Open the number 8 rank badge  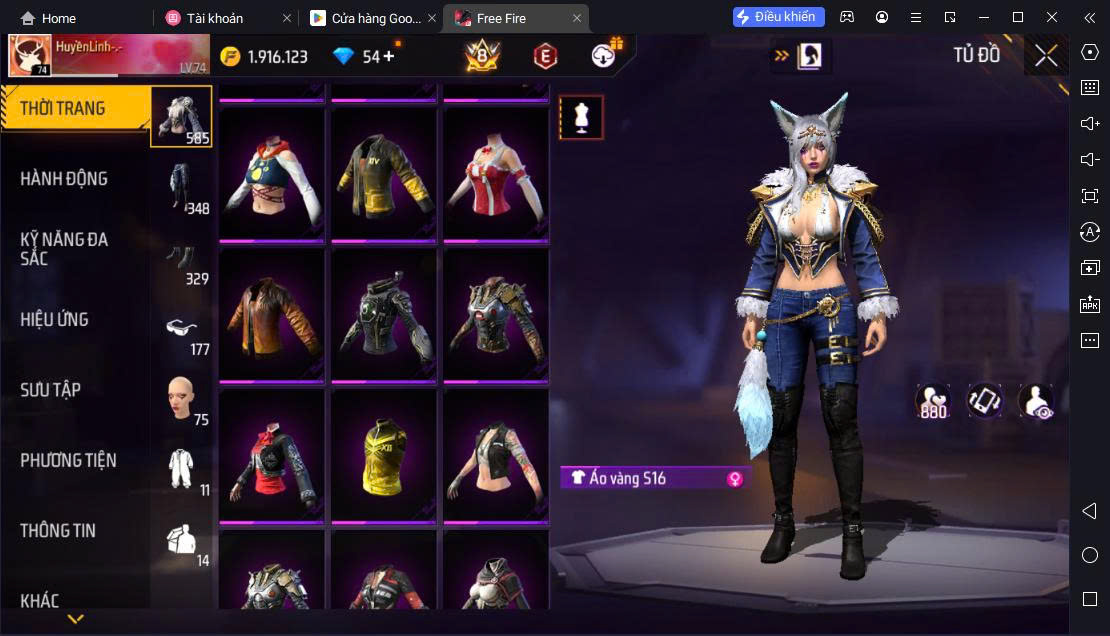point(482,56)
